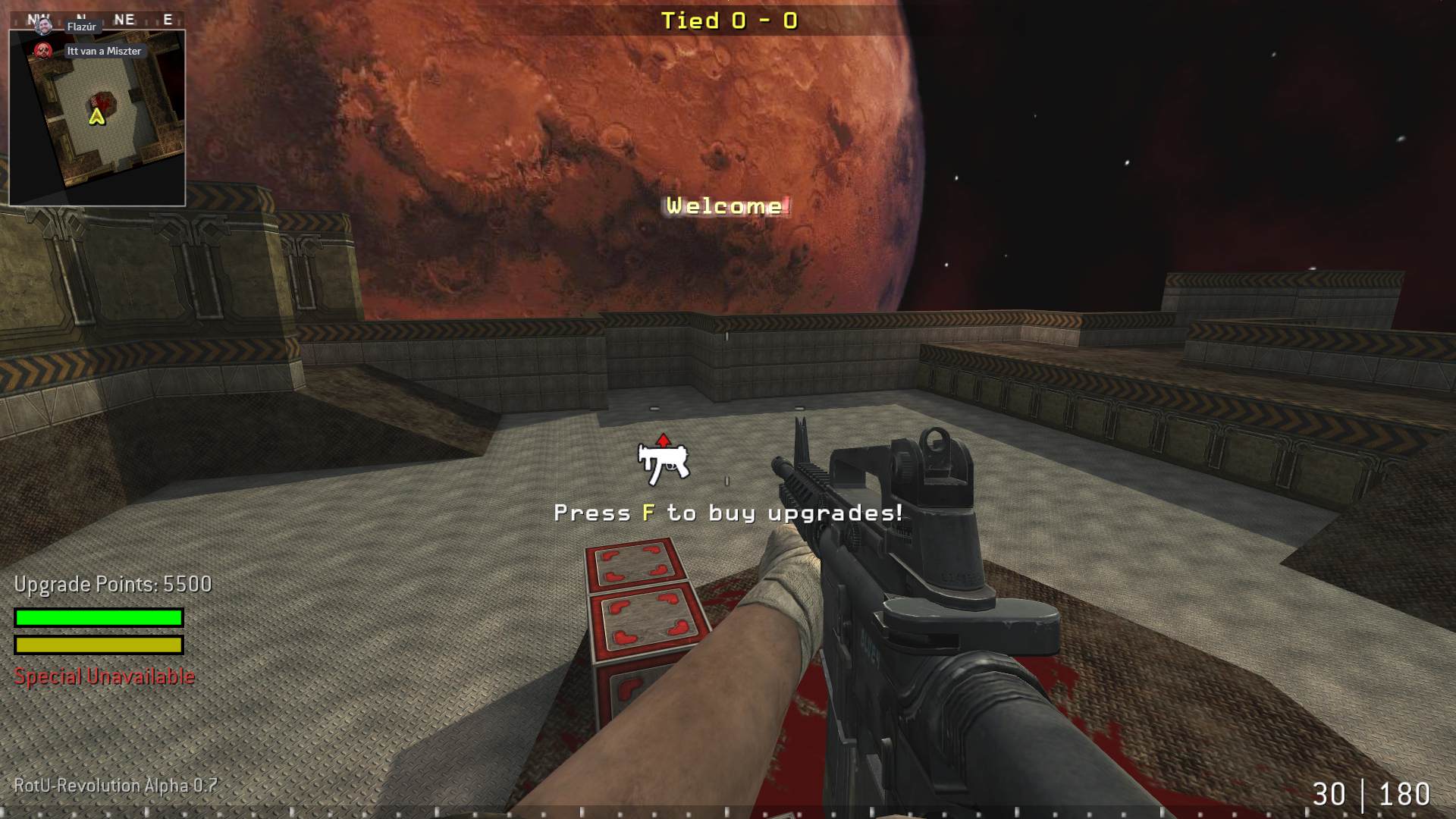Select the player name Itt van a Miszter
Image resolution: width=1456 pixels, height=819 pixels.
click(x=102, y=52)
